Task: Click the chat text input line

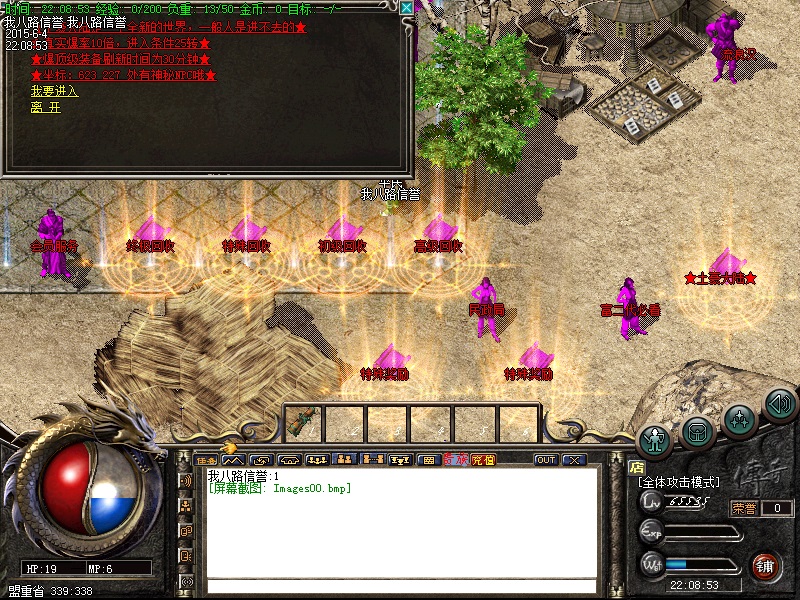Action: (400, 586)
